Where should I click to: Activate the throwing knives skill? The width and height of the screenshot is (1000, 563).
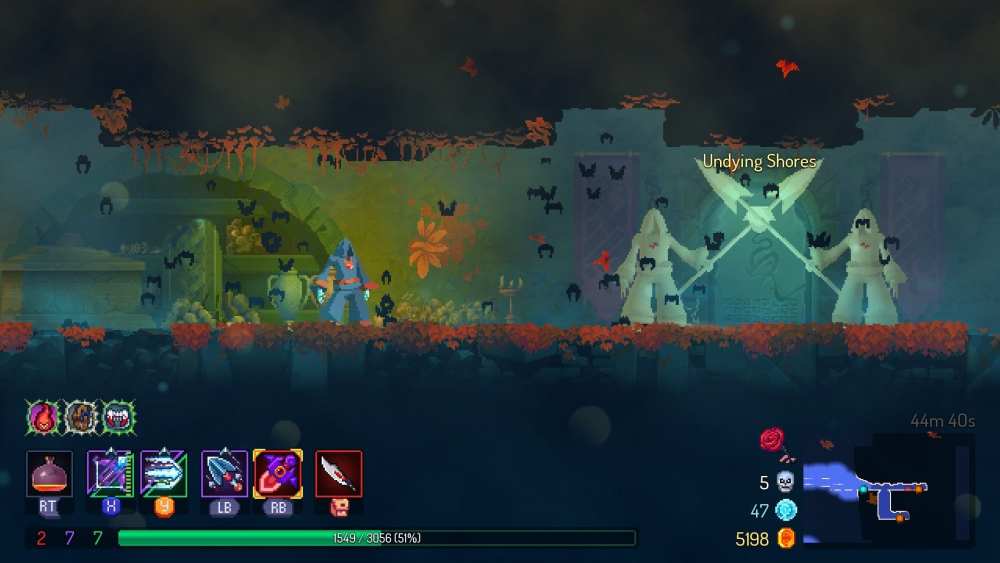(224, 473)
